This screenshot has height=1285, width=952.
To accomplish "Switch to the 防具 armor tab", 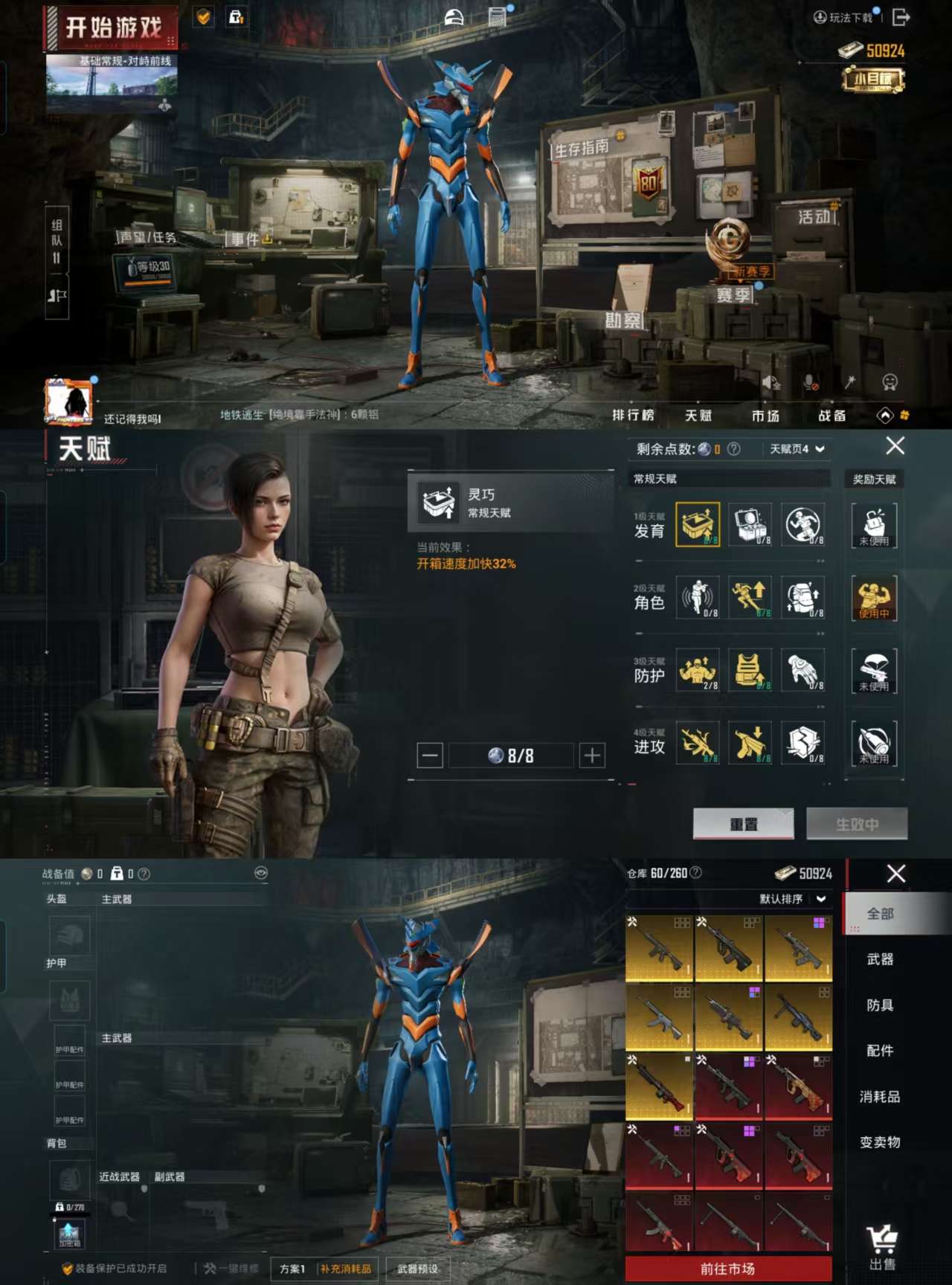I will (x=880, y=1005).
